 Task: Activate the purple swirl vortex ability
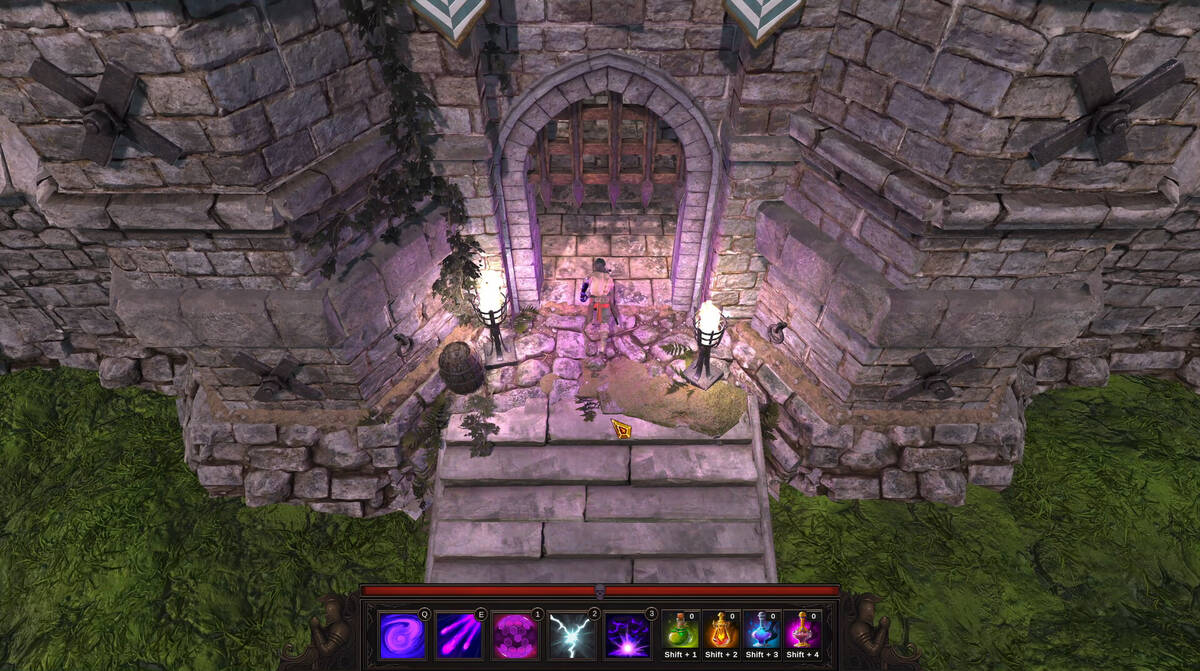pyautogui.click(x=403, y=636)
